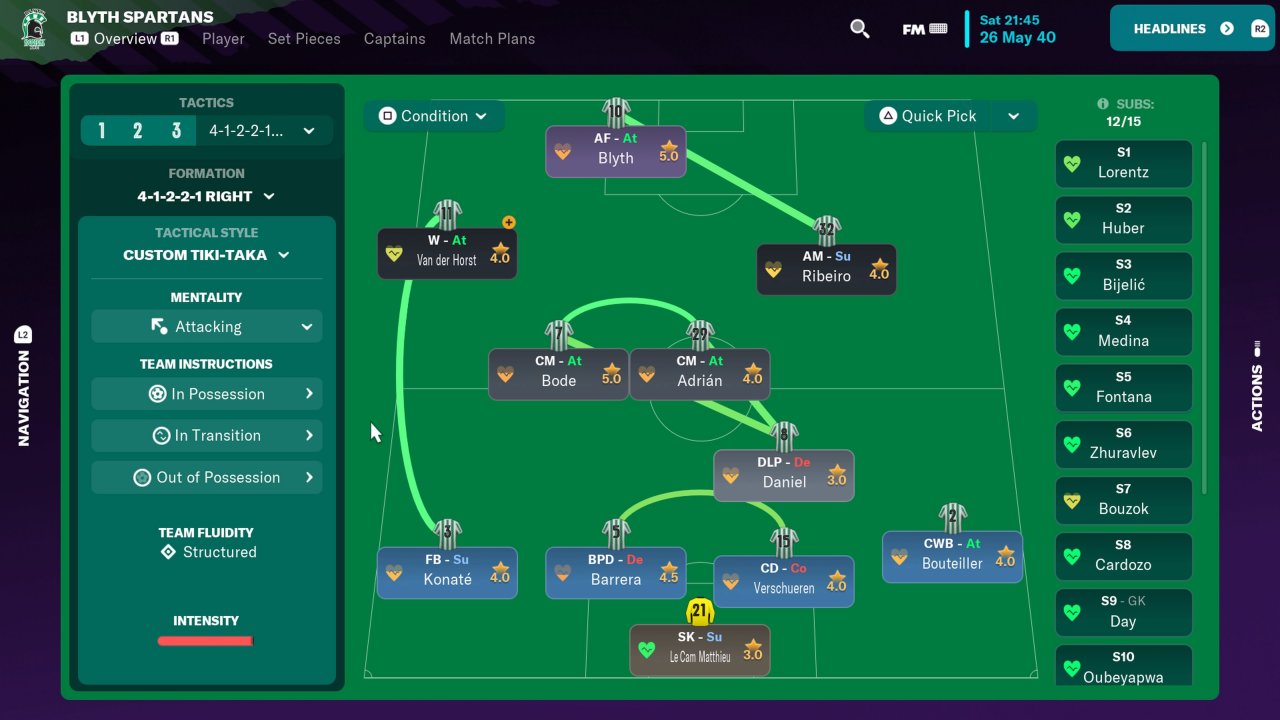Open the Attacking mentality dropdown
Image resolution: width=1280 pixels, height=720 pixels.
click(206, 327)
